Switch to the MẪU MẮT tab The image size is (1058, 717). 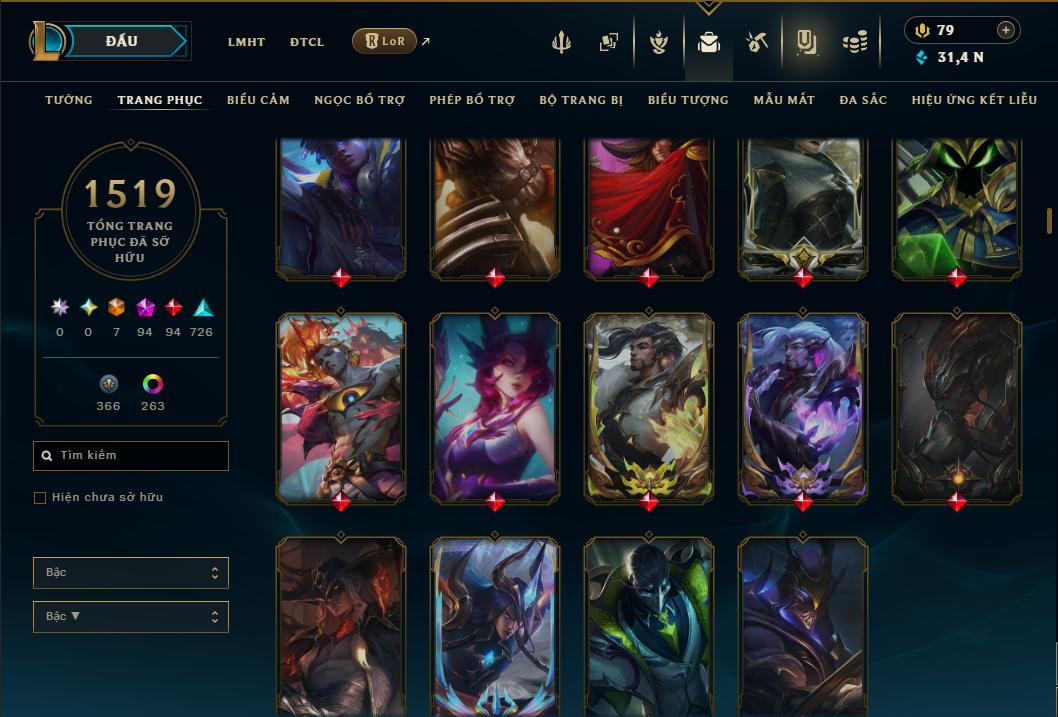[784, 100]
